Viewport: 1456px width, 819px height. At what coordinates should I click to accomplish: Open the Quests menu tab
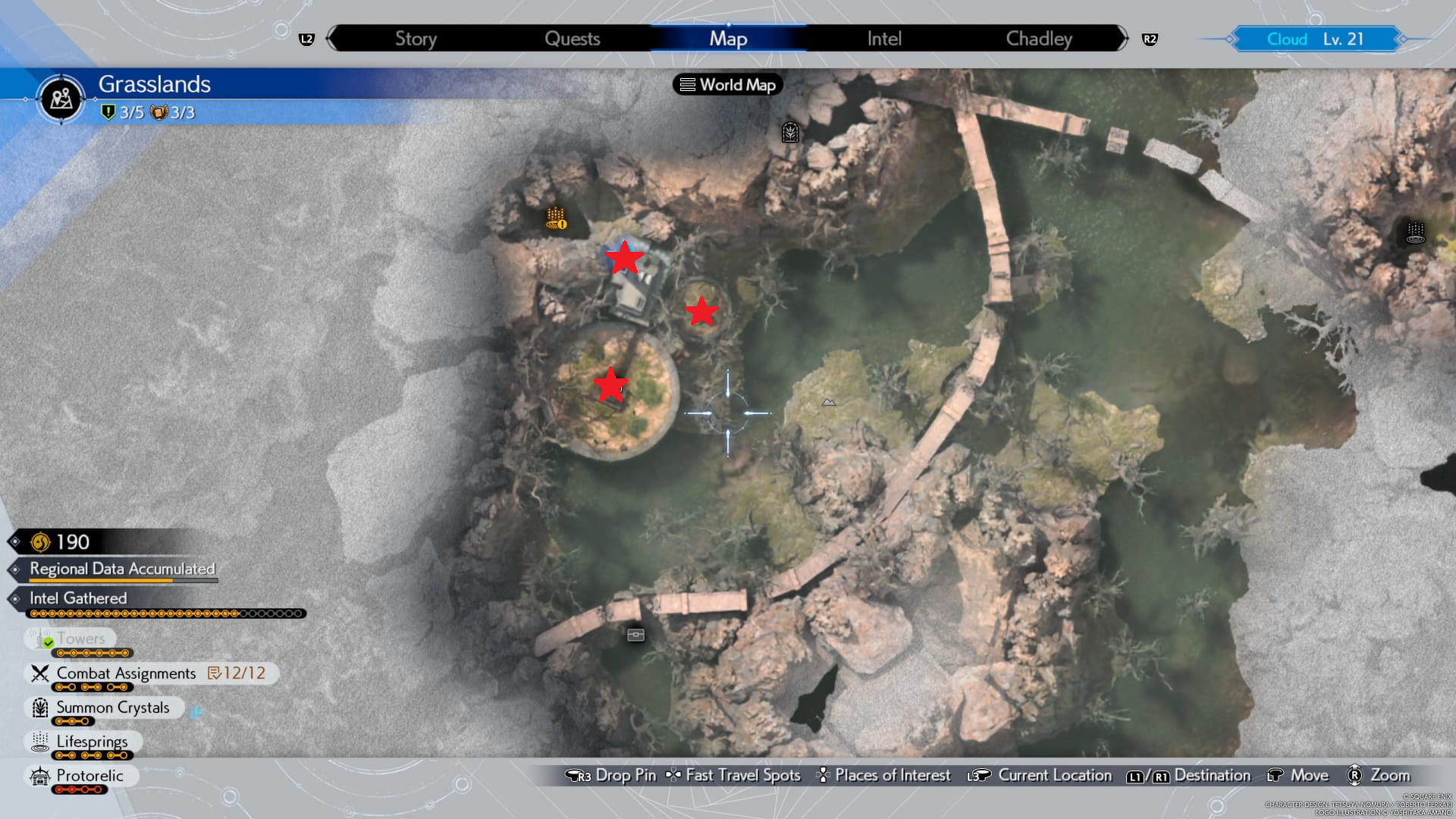[573, 38]
